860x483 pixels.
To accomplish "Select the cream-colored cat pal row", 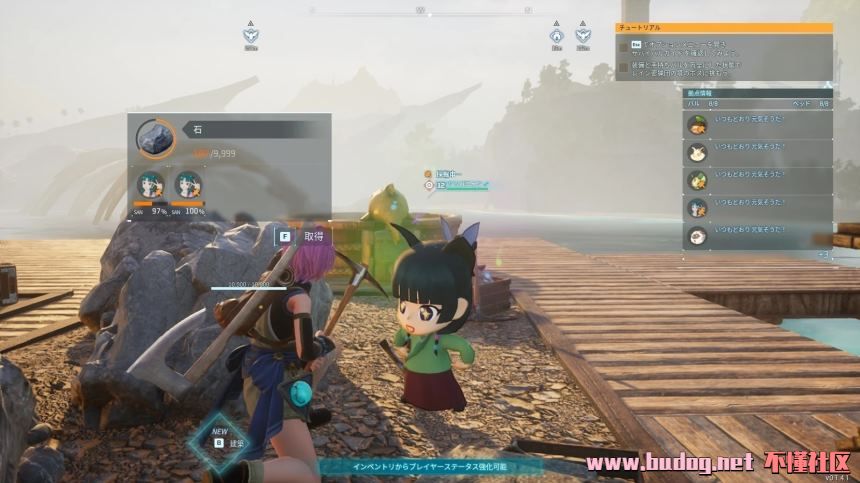I will point(757,152).
